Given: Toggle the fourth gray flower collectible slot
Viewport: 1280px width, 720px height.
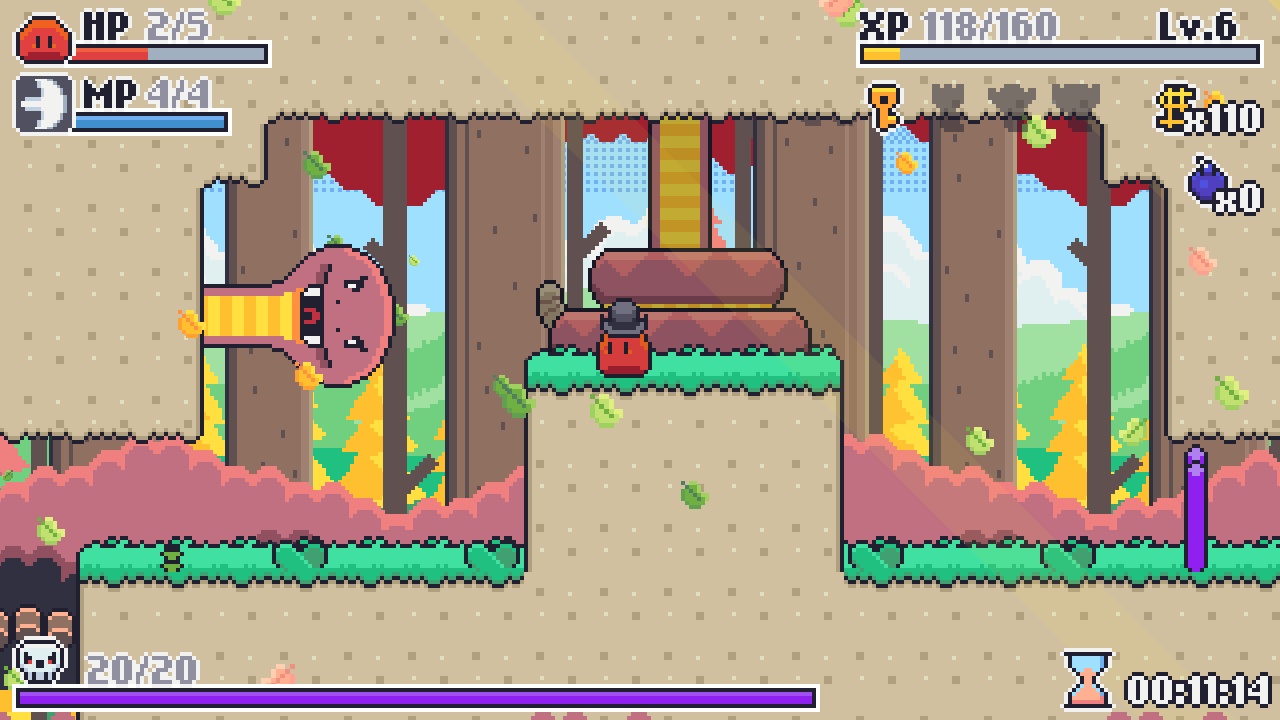Looking at the screenshot, I should tap(1075, 100).
